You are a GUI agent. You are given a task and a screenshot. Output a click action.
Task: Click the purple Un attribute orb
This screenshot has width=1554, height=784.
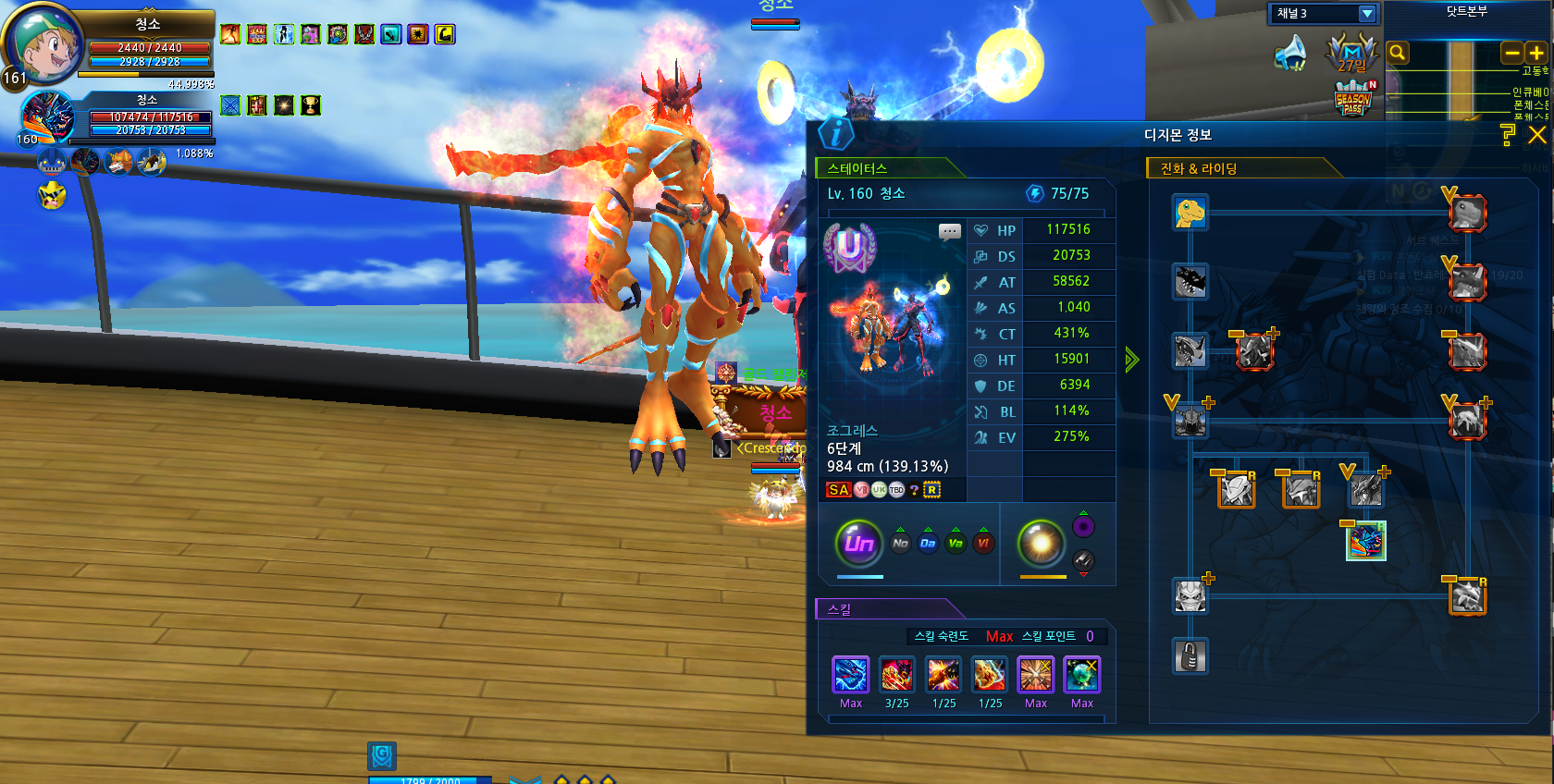coord(858,543)
